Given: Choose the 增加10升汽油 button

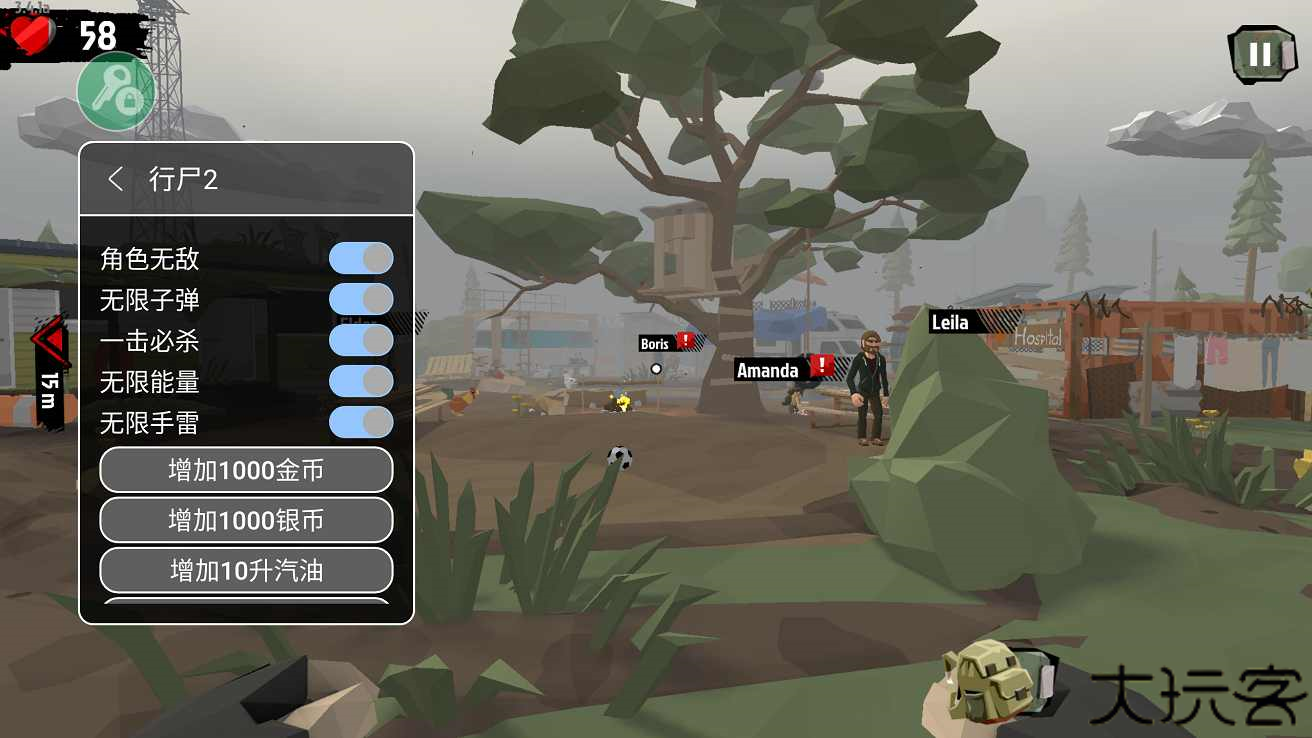Looking at the screenshot, I should 246,571.
